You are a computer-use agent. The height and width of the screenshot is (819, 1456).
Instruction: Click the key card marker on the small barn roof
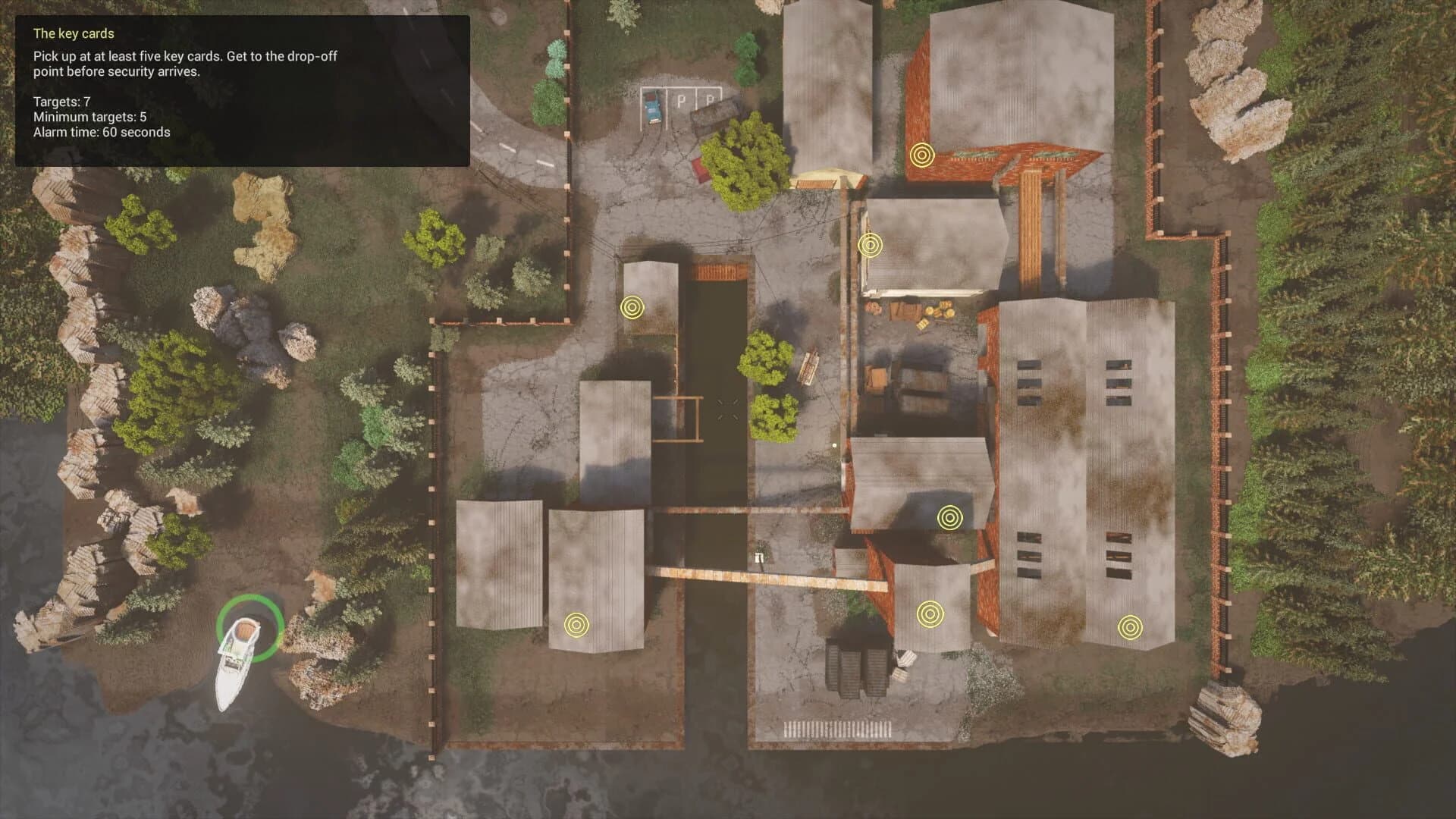click(x=870, y=245)
